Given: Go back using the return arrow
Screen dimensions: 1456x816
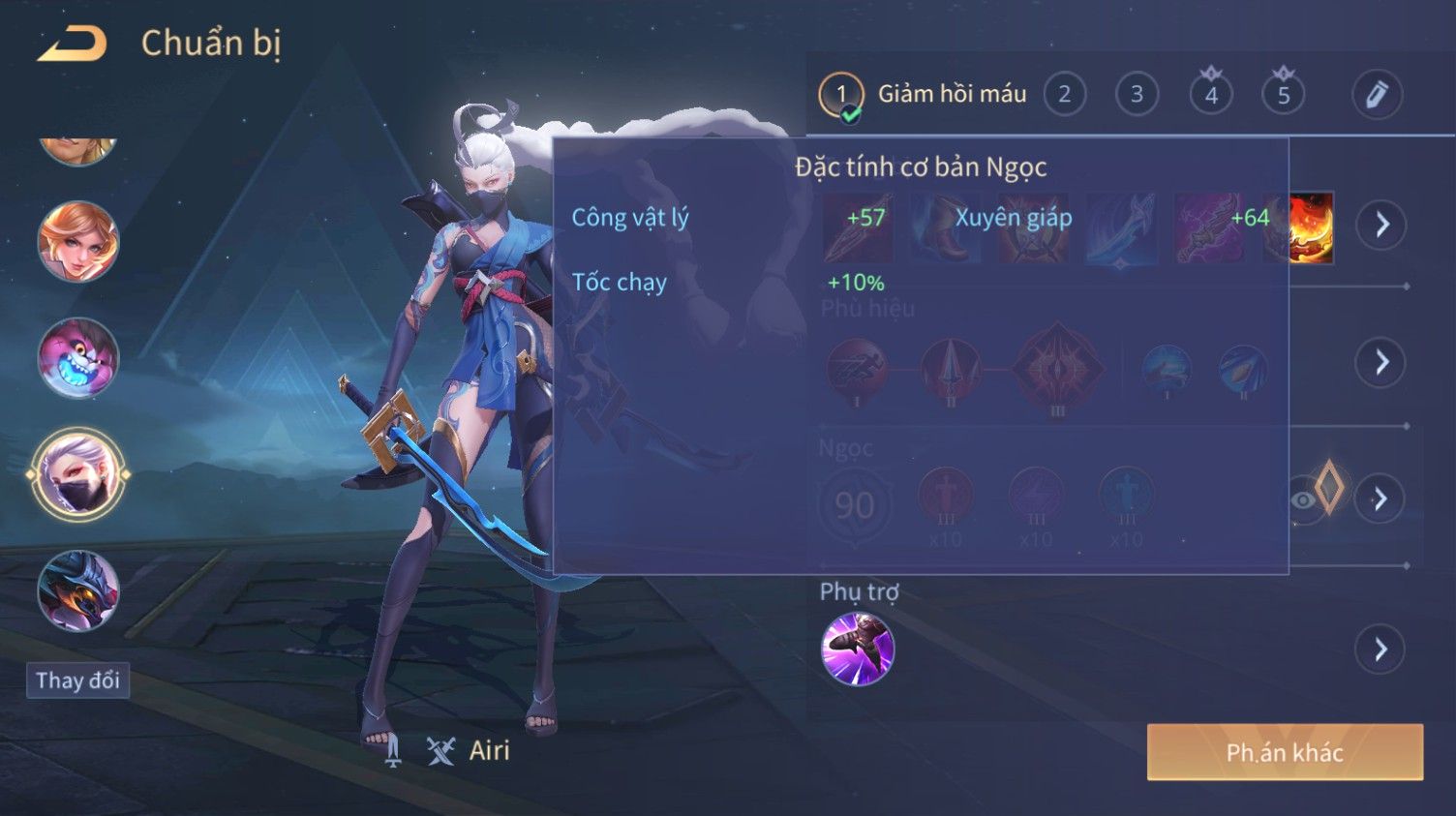Looking at the screenshot, I should pyautogui.click(x=72, y=44).
